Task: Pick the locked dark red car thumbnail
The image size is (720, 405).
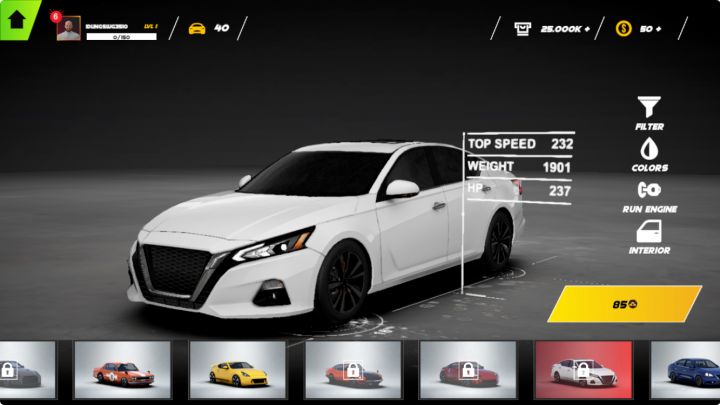Action: (x=467, y=370)
